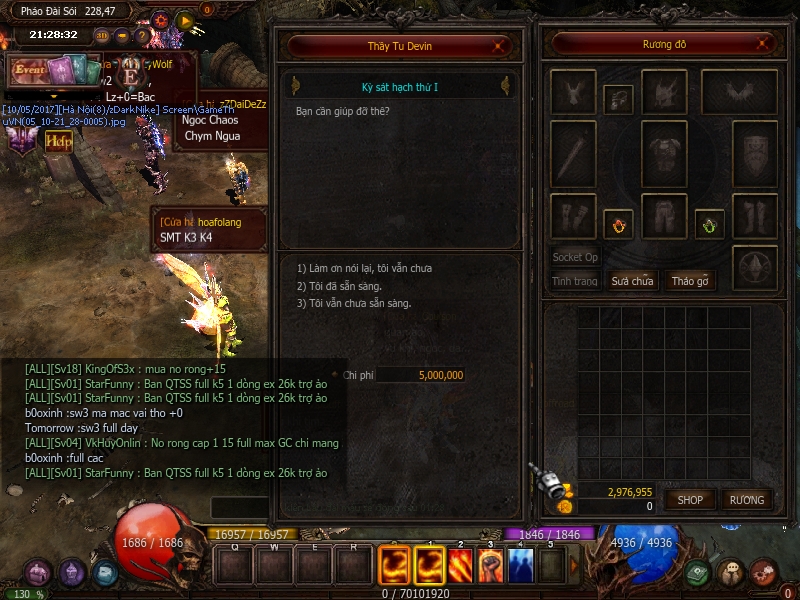Open the winged emblem icon beside Help

click(20, 140)
